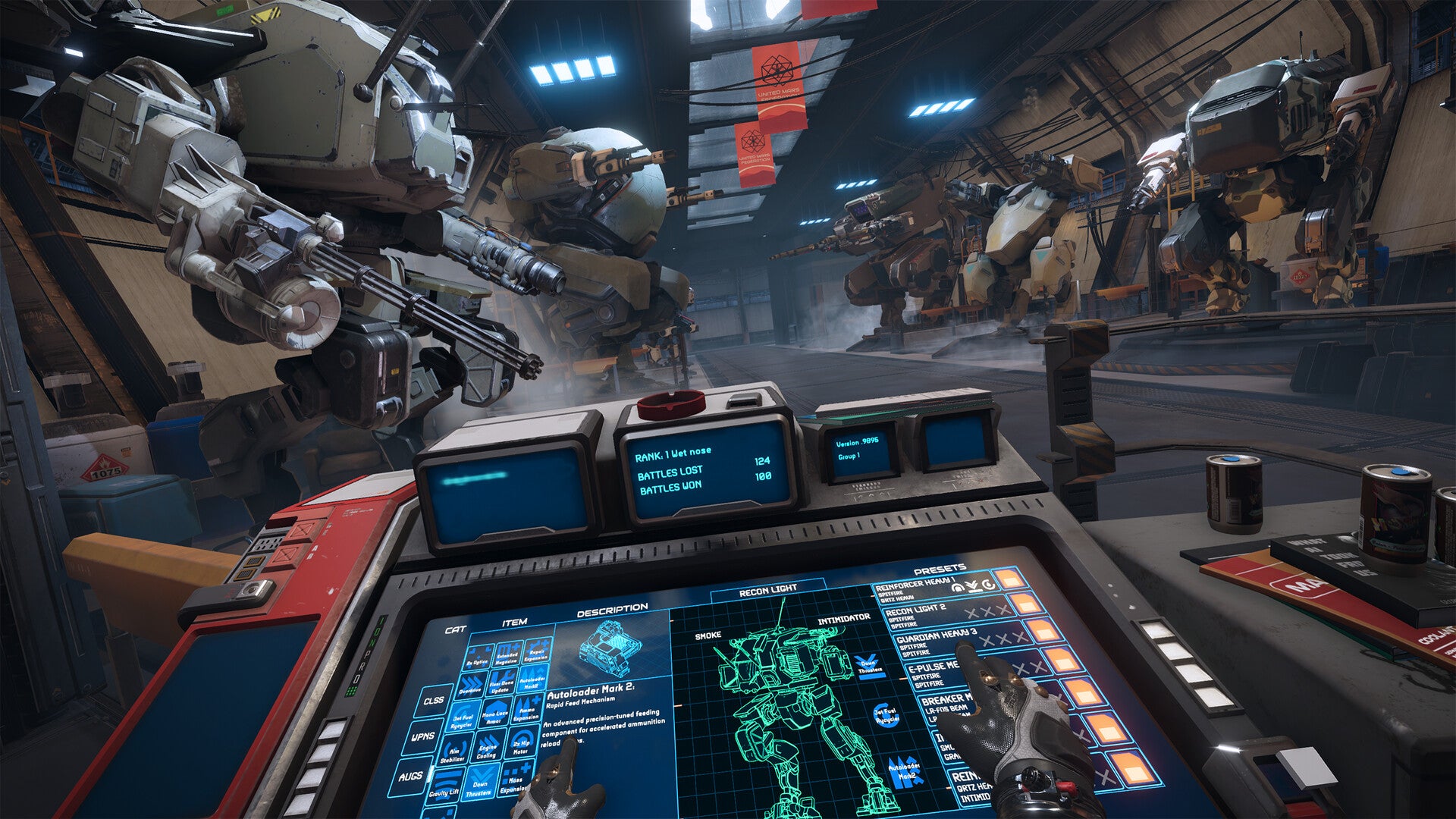Select the CLSS category tab

[x=434, y=701]
